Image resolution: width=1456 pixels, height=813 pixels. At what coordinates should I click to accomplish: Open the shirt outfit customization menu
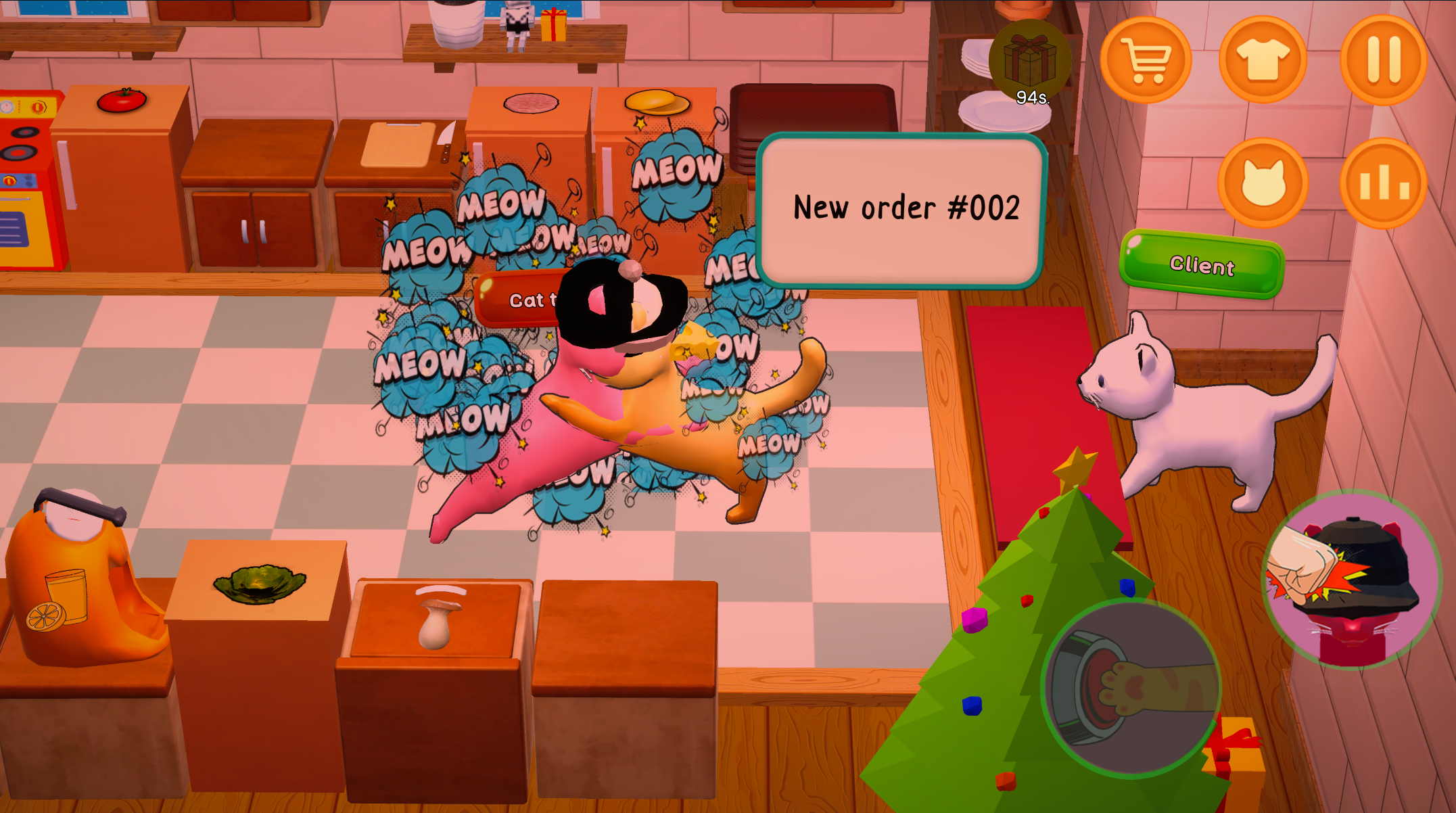coord(1263,60)
